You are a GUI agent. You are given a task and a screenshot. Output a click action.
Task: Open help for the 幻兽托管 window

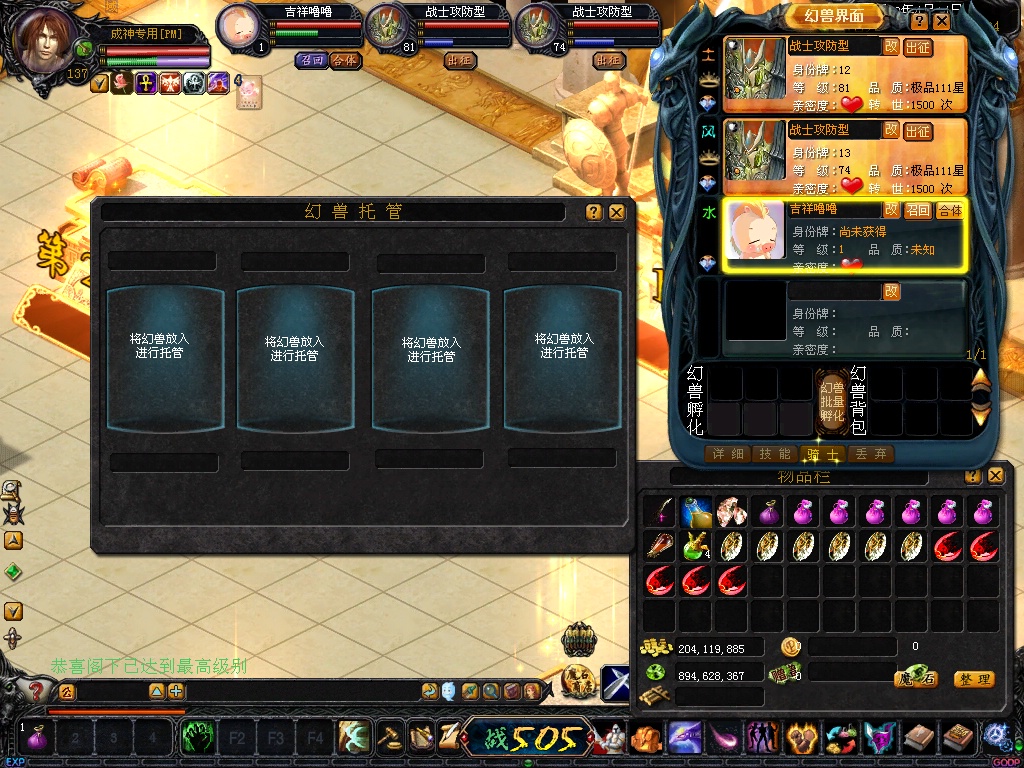[594, 212]
